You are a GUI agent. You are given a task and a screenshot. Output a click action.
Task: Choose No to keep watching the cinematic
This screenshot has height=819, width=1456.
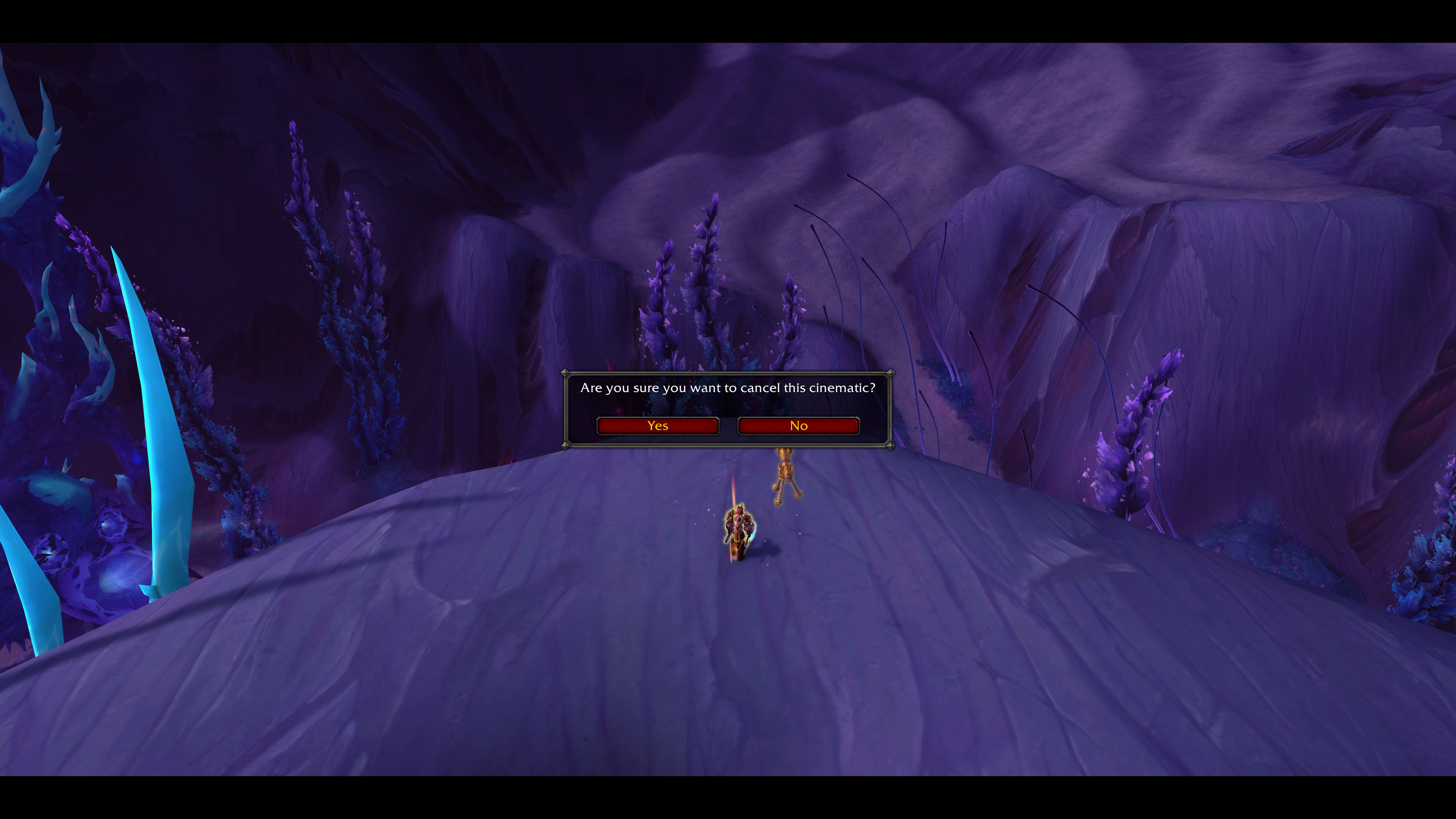798,425
